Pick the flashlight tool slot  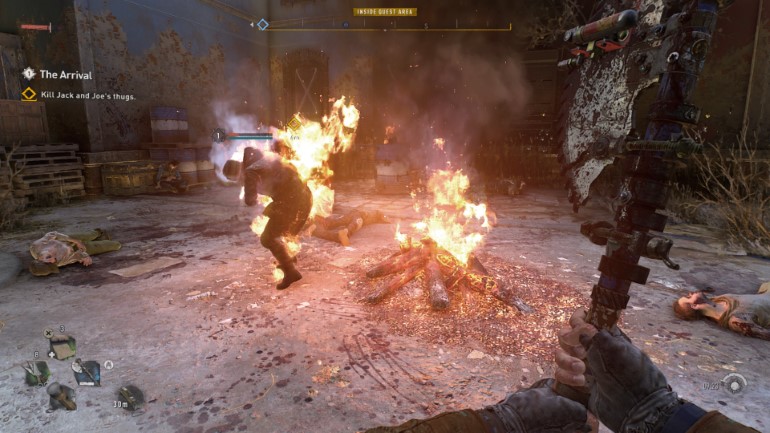coord(61,396)
